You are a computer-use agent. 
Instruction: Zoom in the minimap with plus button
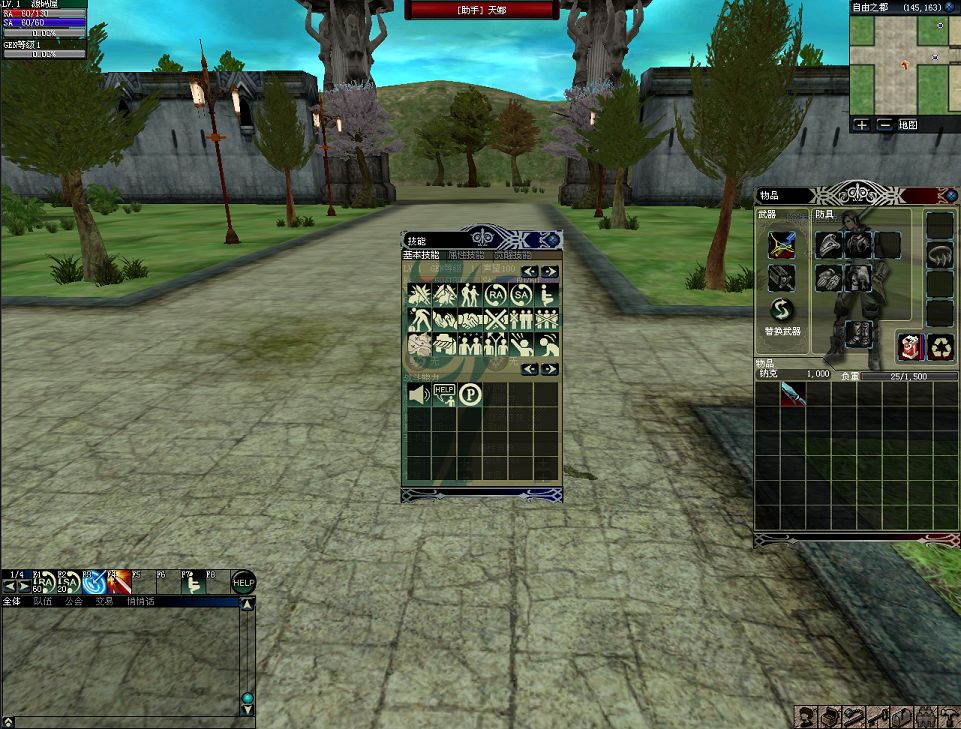(x=862, y=125)
